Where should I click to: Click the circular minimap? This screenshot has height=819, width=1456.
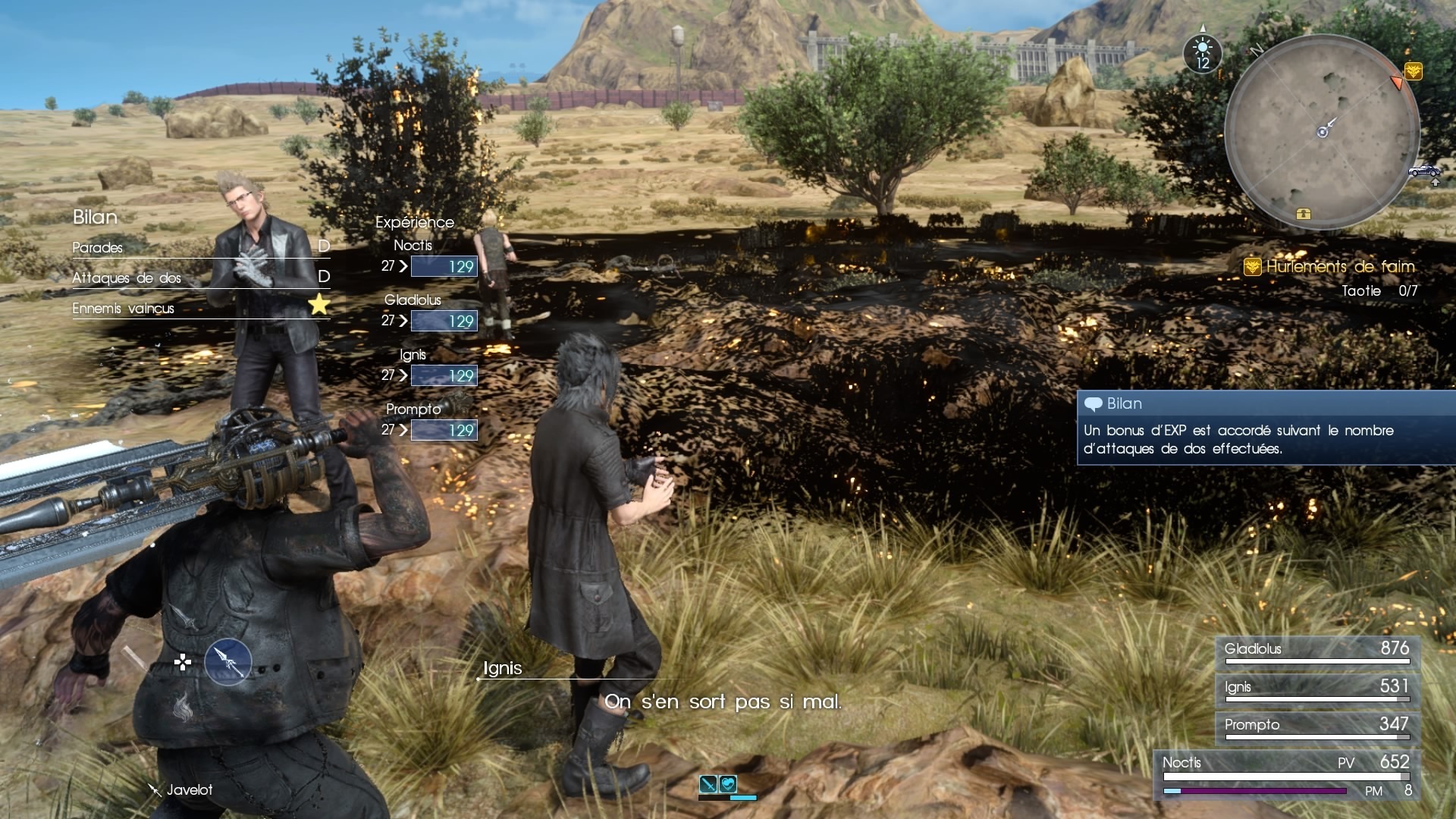coord(1322,132)
